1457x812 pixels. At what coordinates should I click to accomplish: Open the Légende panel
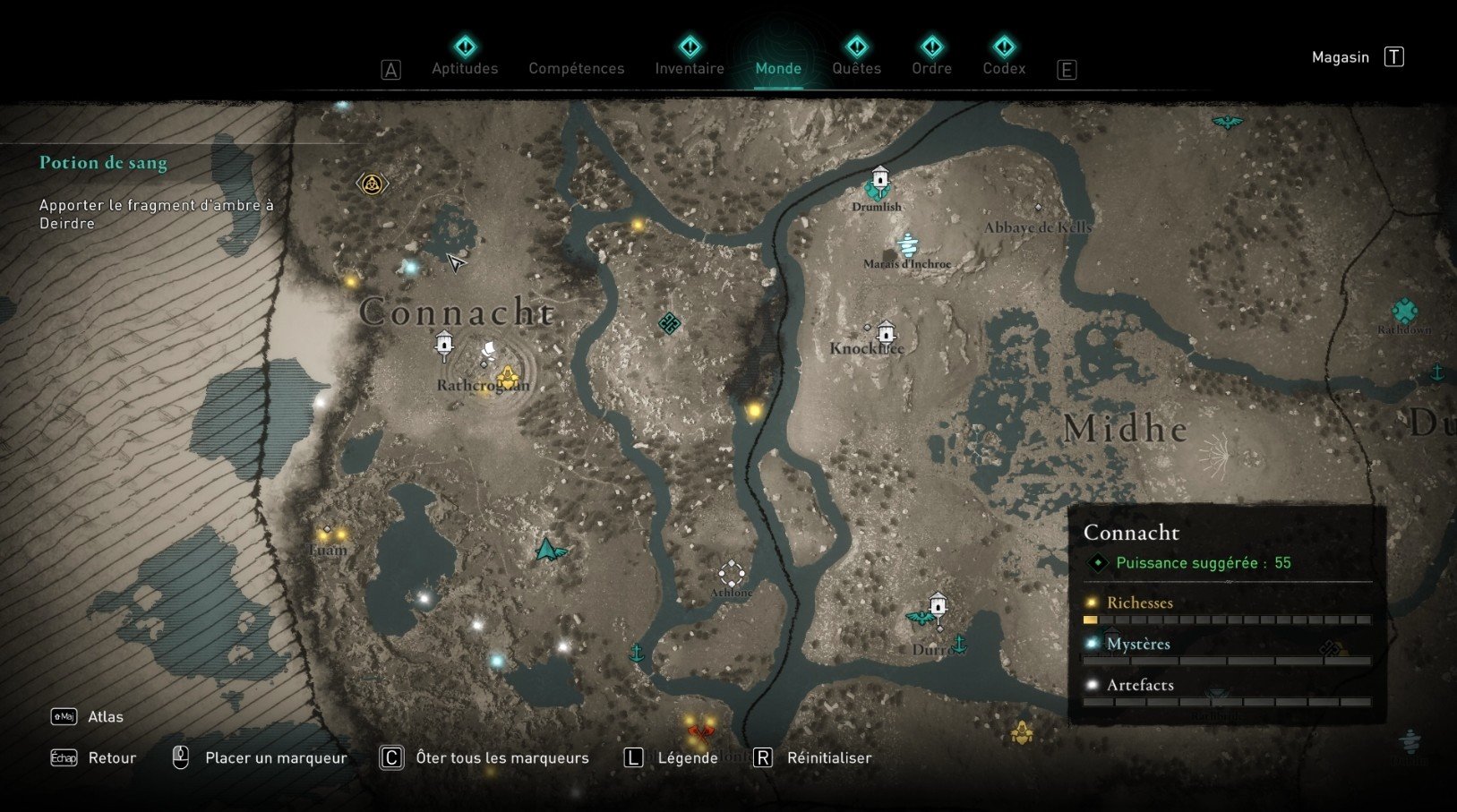click(x=687, y=757)
